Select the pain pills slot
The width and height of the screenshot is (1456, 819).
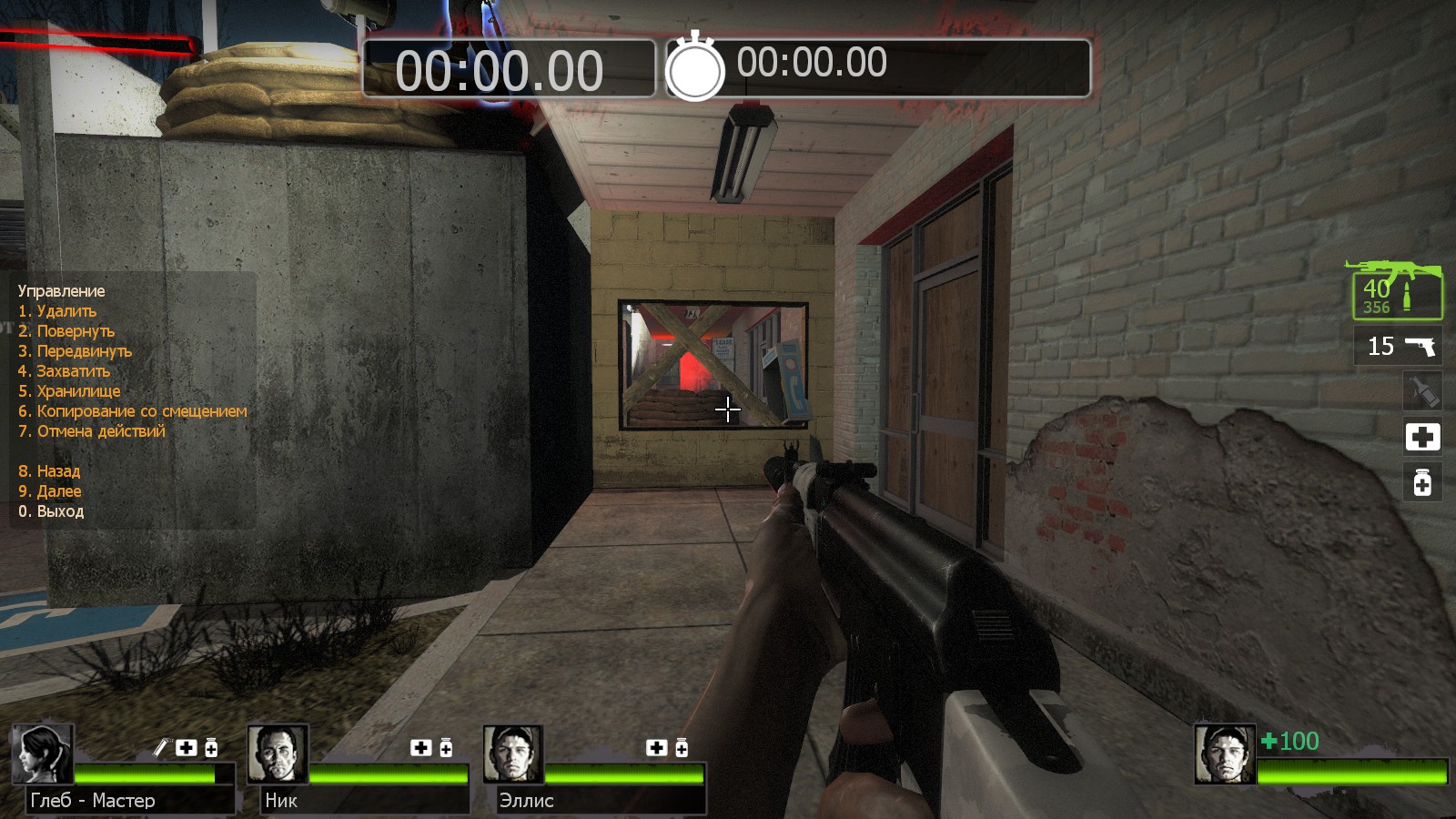click(1422, 481)
